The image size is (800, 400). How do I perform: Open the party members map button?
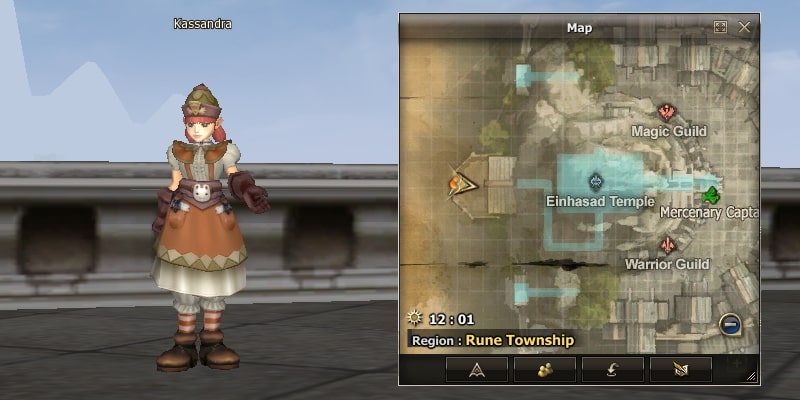point(545,369)
